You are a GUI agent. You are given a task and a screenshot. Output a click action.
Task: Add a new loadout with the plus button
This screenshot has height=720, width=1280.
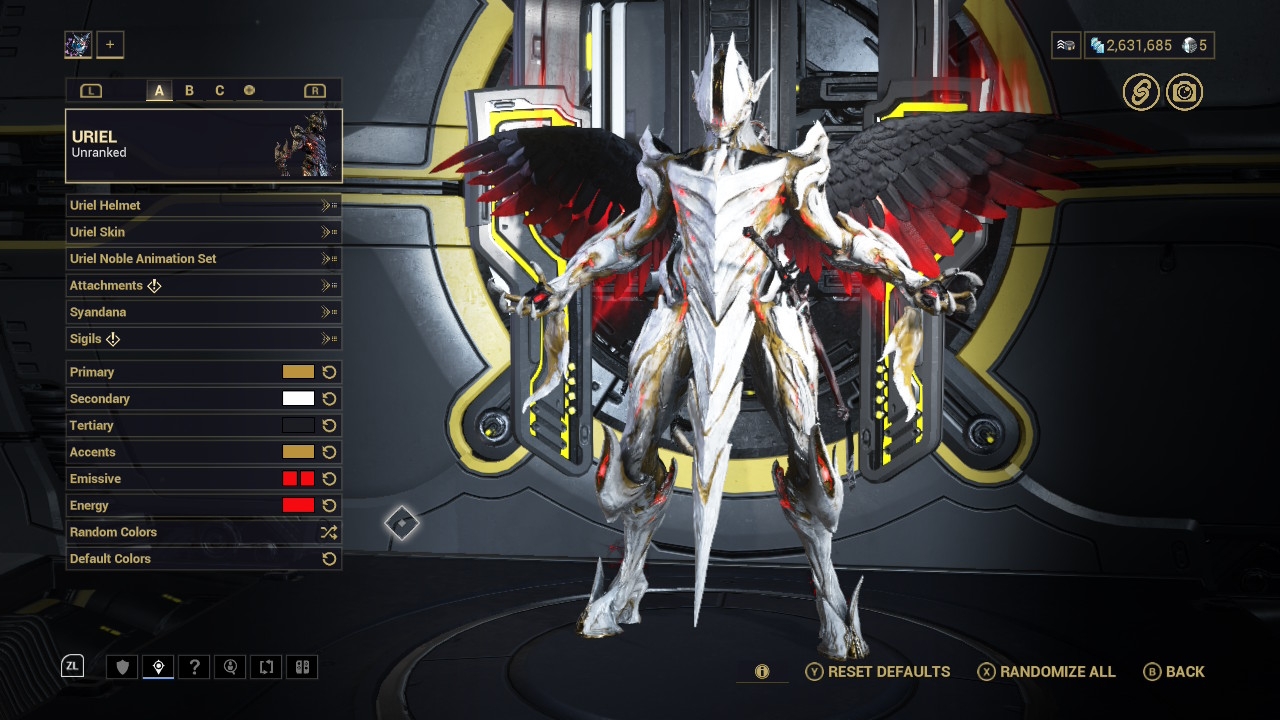coord(110,44)
